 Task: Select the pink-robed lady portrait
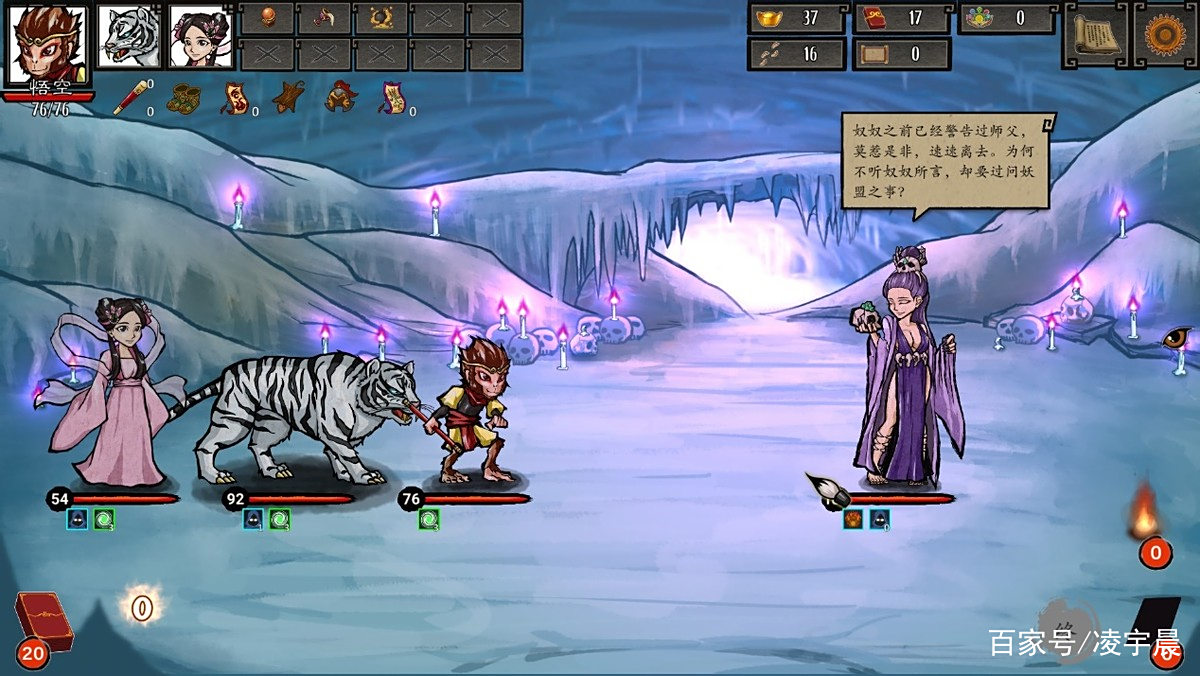point(199,36)
